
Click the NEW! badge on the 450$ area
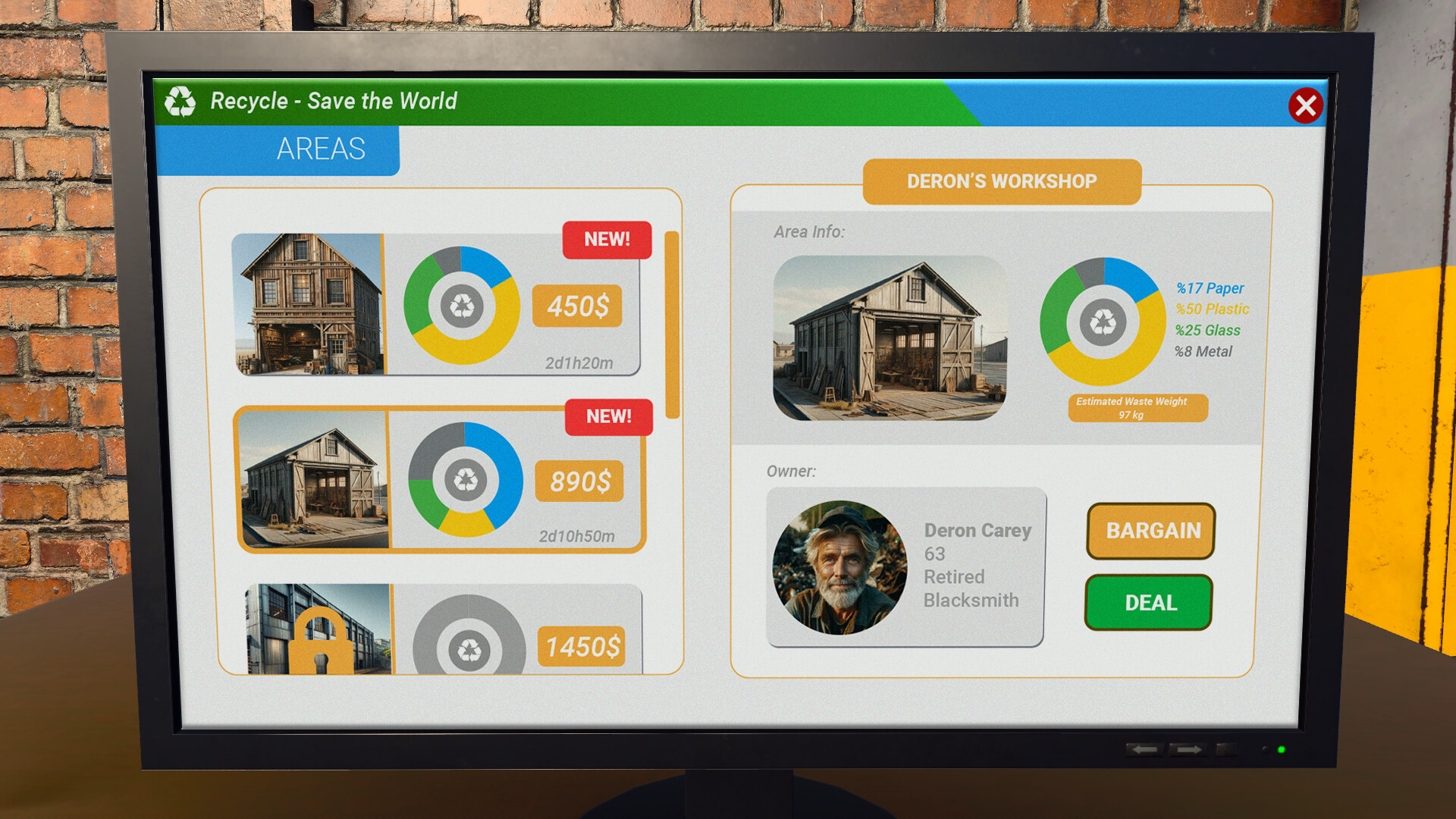pyautogui.click(x=607, y=240)
